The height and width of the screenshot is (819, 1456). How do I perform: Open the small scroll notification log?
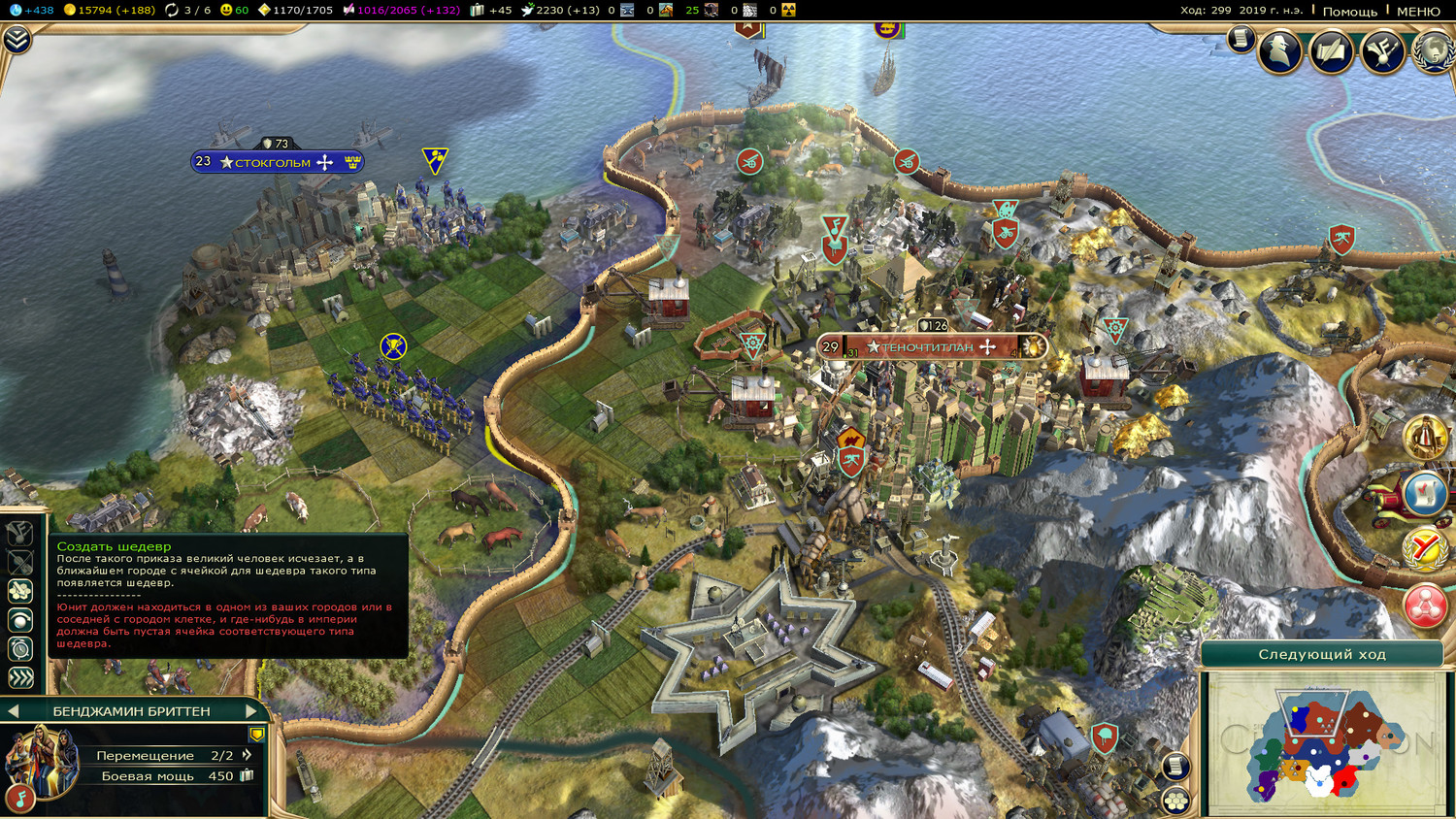coord(1240,39)
